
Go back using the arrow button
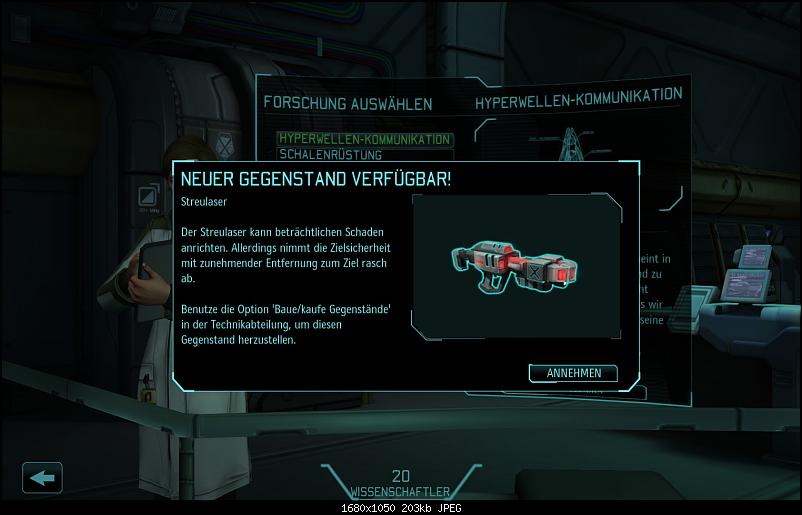point(42,477)
